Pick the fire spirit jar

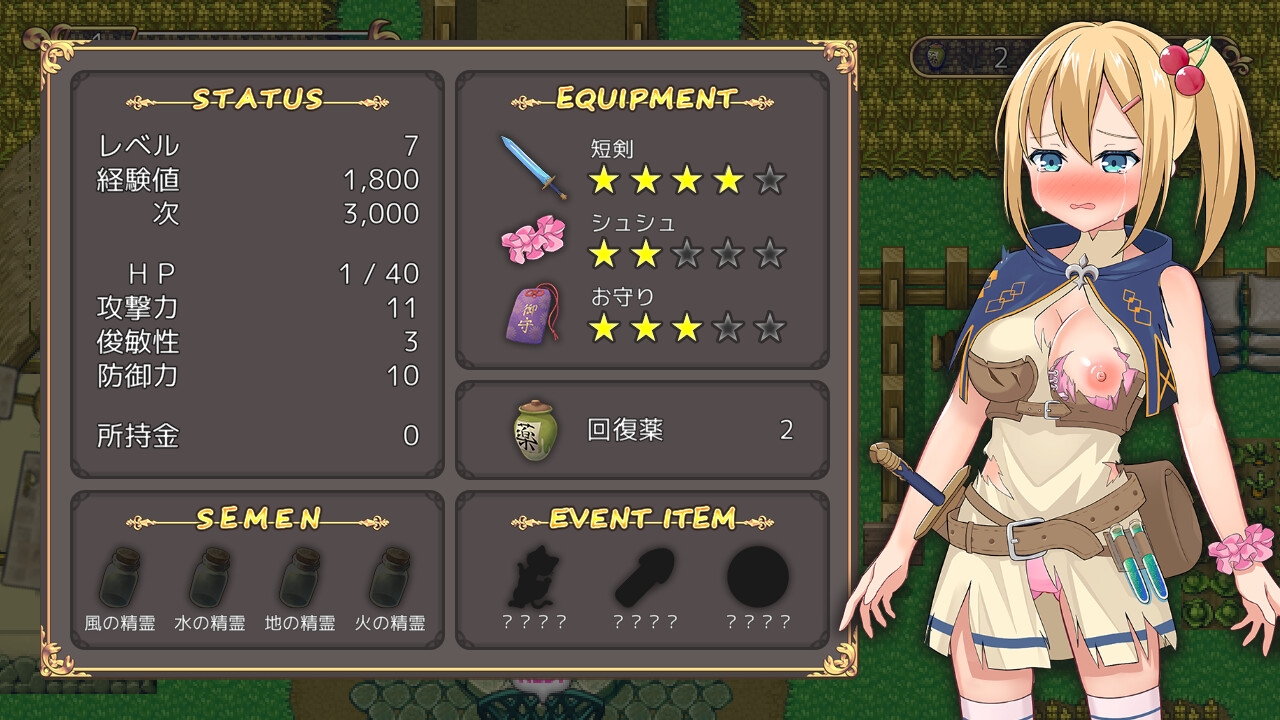(x=390, y=578)
